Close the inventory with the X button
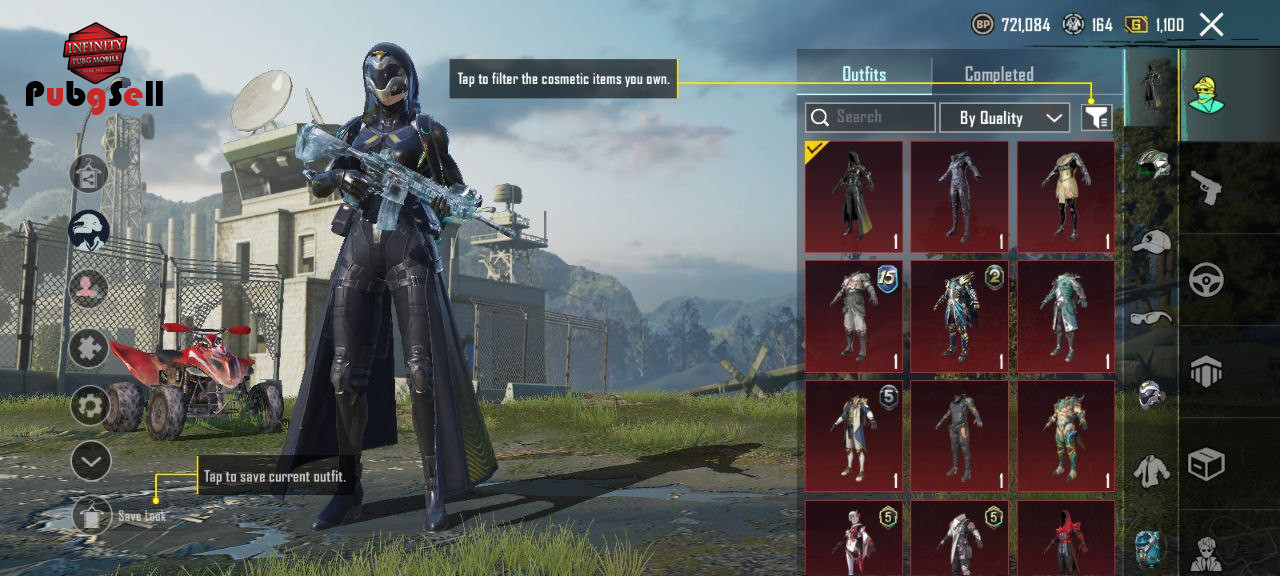The width and height of the screenshot is (1280, 576). (1211, 25)
